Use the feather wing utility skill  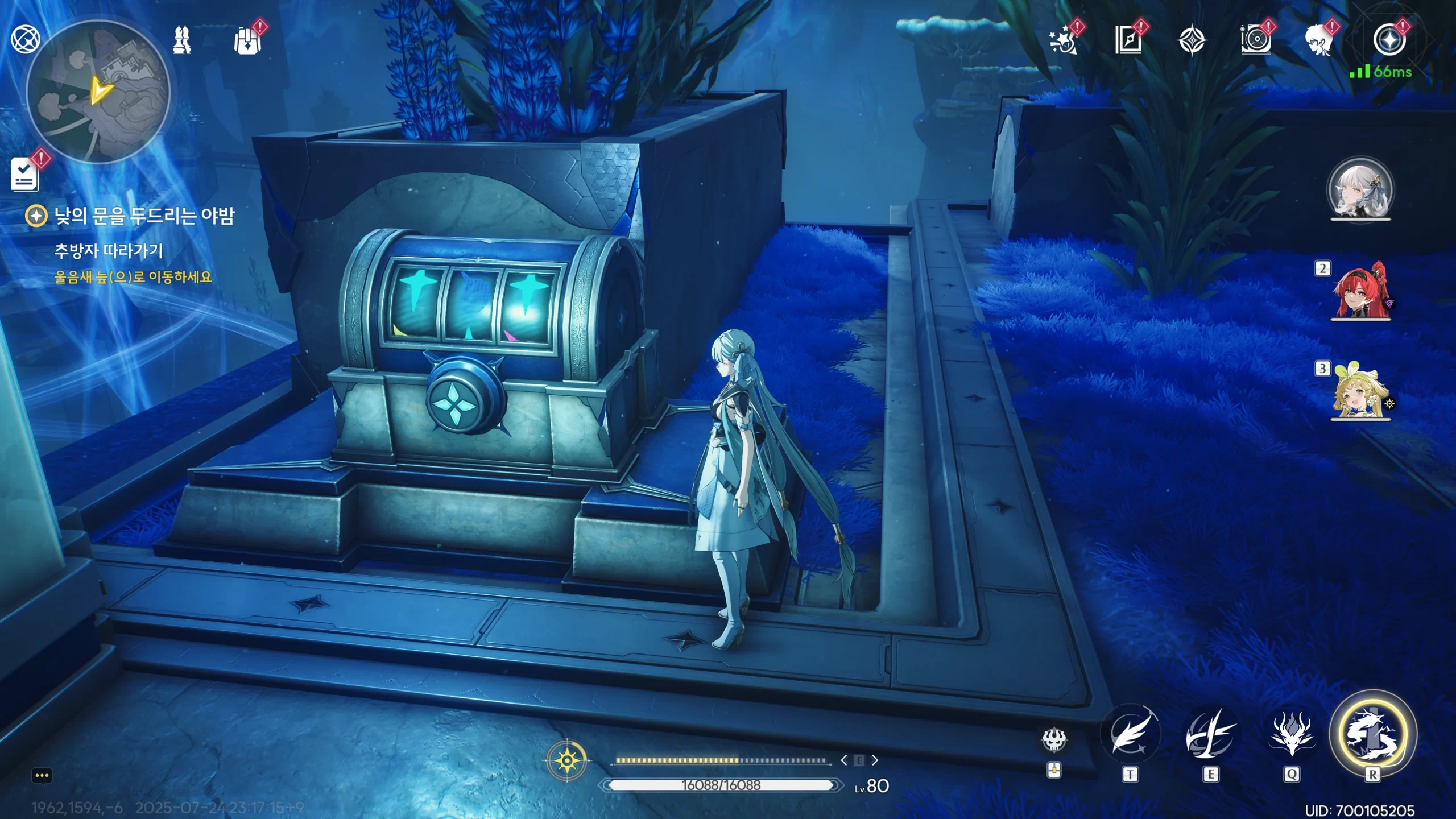point(1131,735)
